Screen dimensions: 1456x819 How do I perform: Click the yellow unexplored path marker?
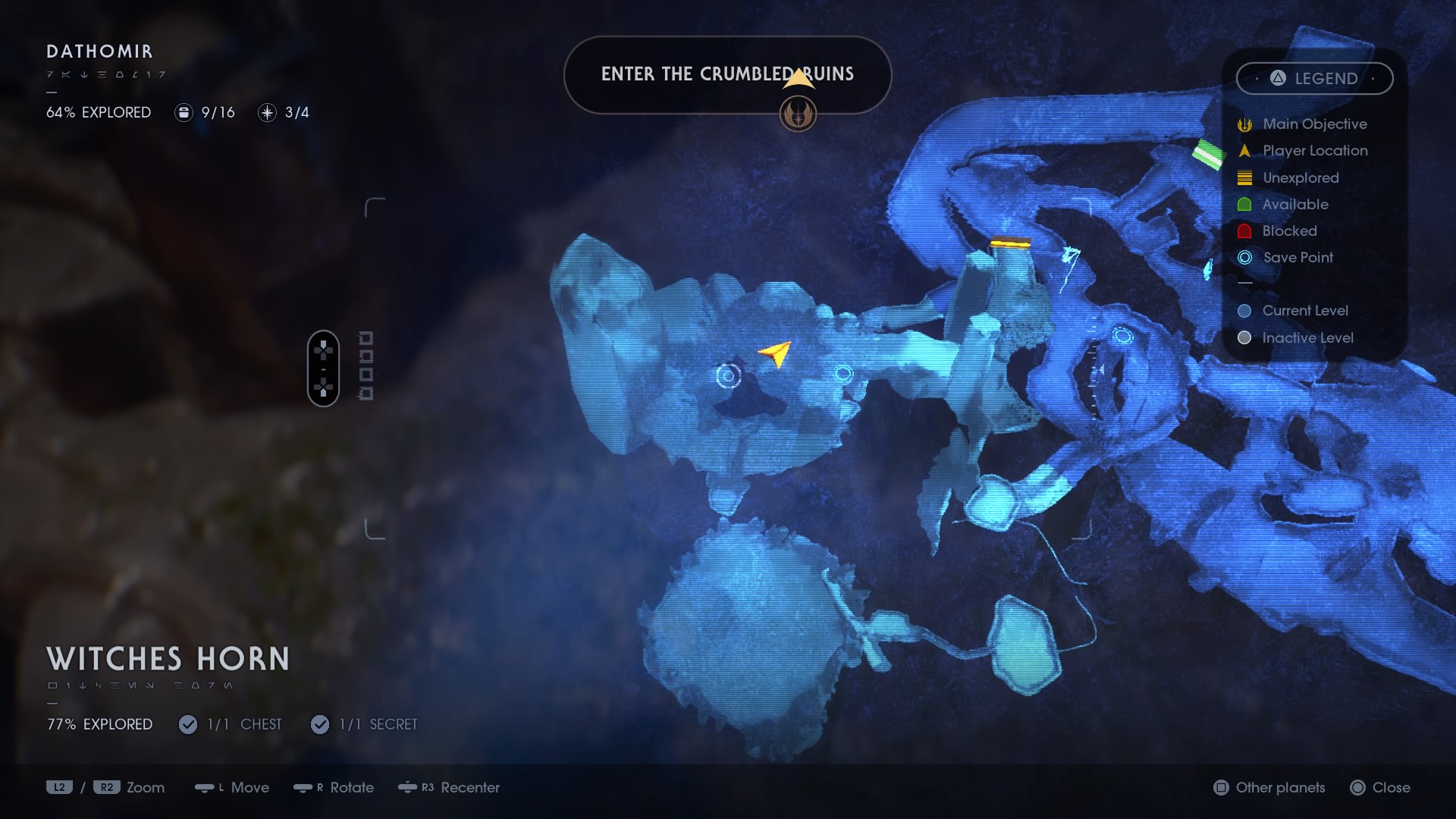1010,243
